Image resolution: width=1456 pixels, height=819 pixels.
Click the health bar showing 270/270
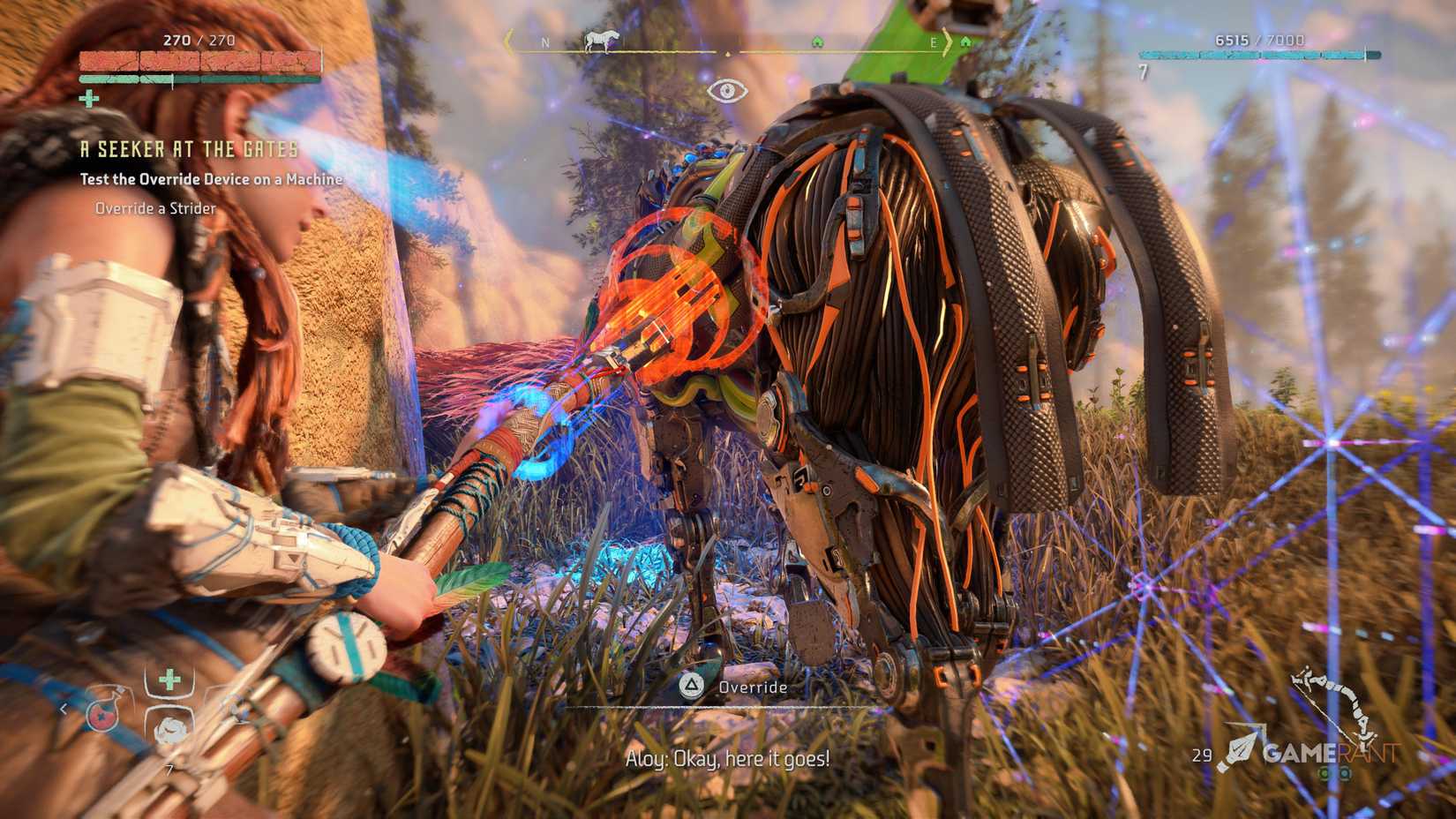click(201, 61)
